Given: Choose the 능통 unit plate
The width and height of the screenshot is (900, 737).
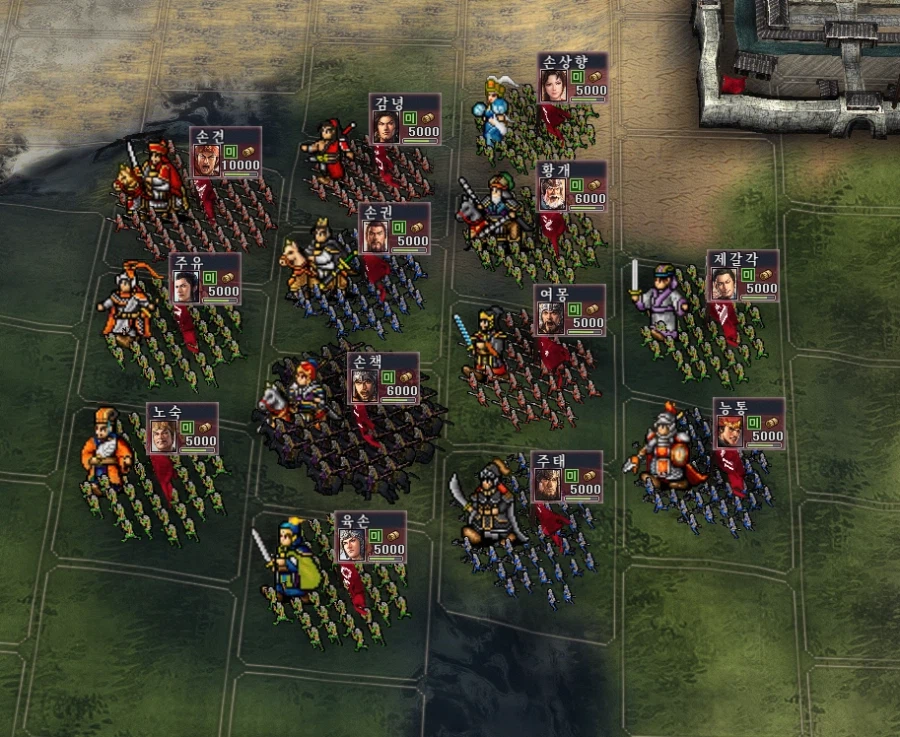Looking at the screenshot, I should [748, 424].
